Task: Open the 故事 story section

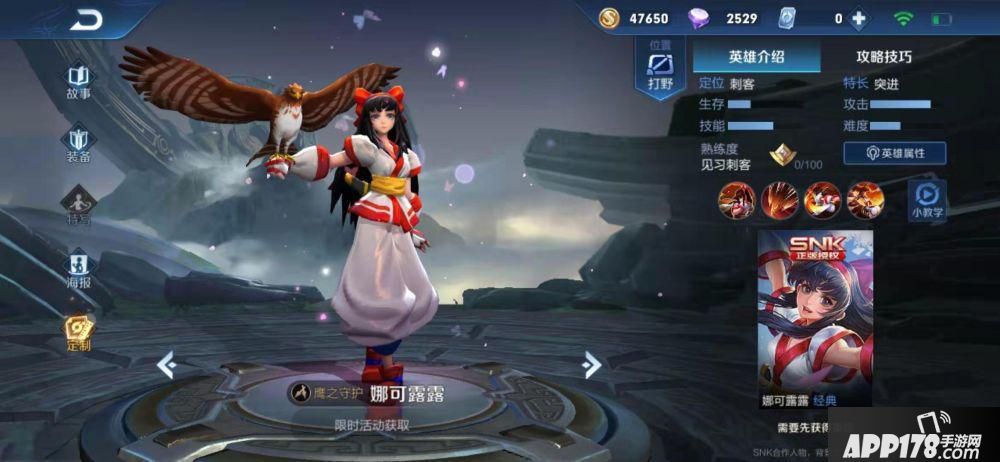Action: (79, 81)
